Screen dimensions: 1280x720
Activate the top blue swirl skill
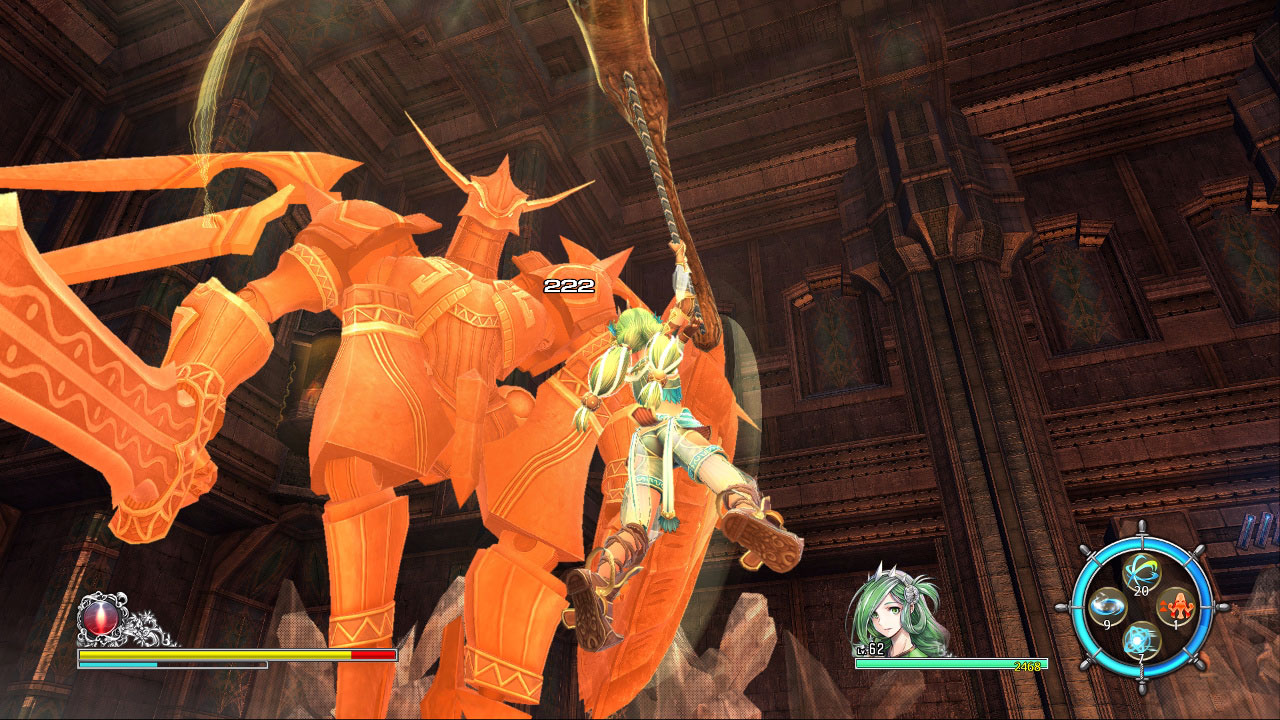point(1141,573)
